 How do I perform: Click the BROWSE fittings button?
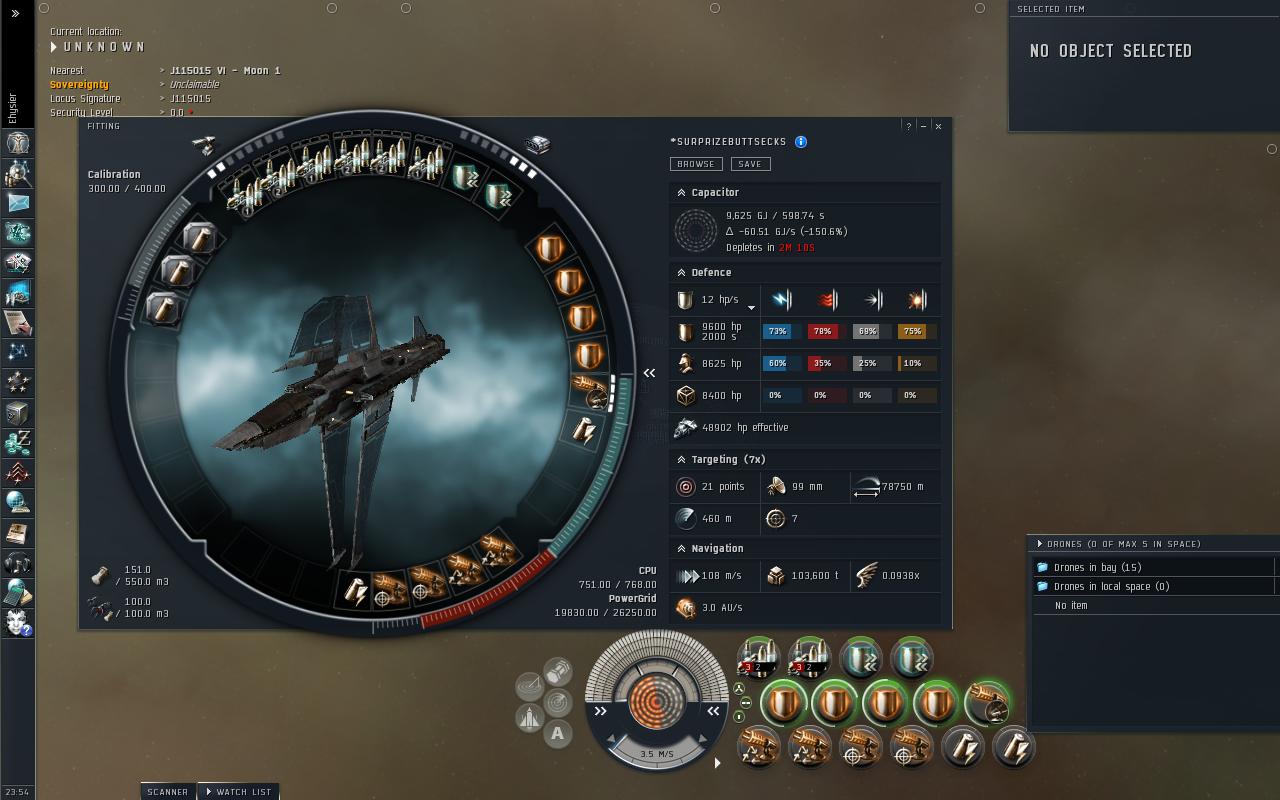click(695, 164)
